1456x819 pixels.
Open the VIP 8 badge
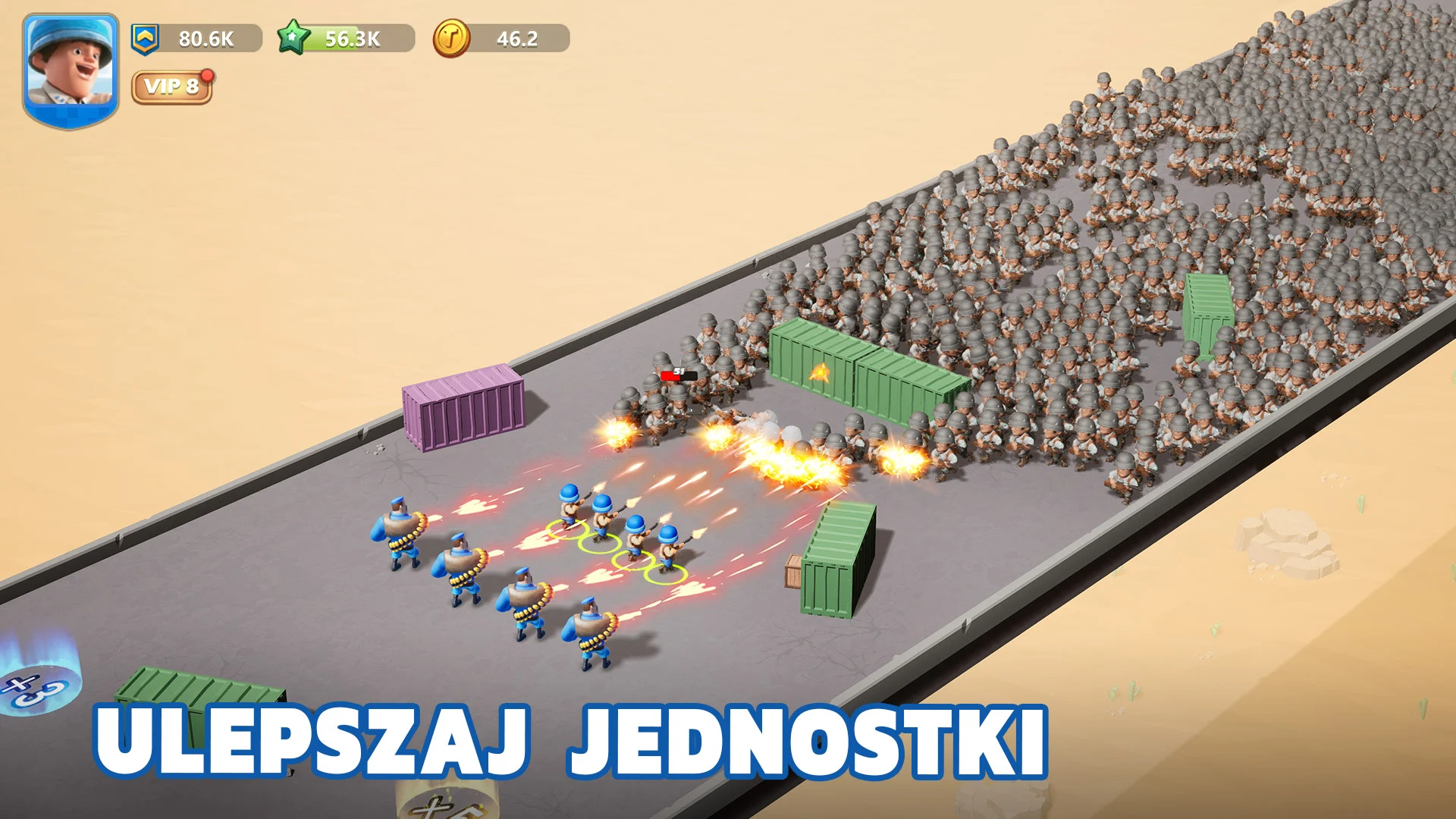(170, 88)
